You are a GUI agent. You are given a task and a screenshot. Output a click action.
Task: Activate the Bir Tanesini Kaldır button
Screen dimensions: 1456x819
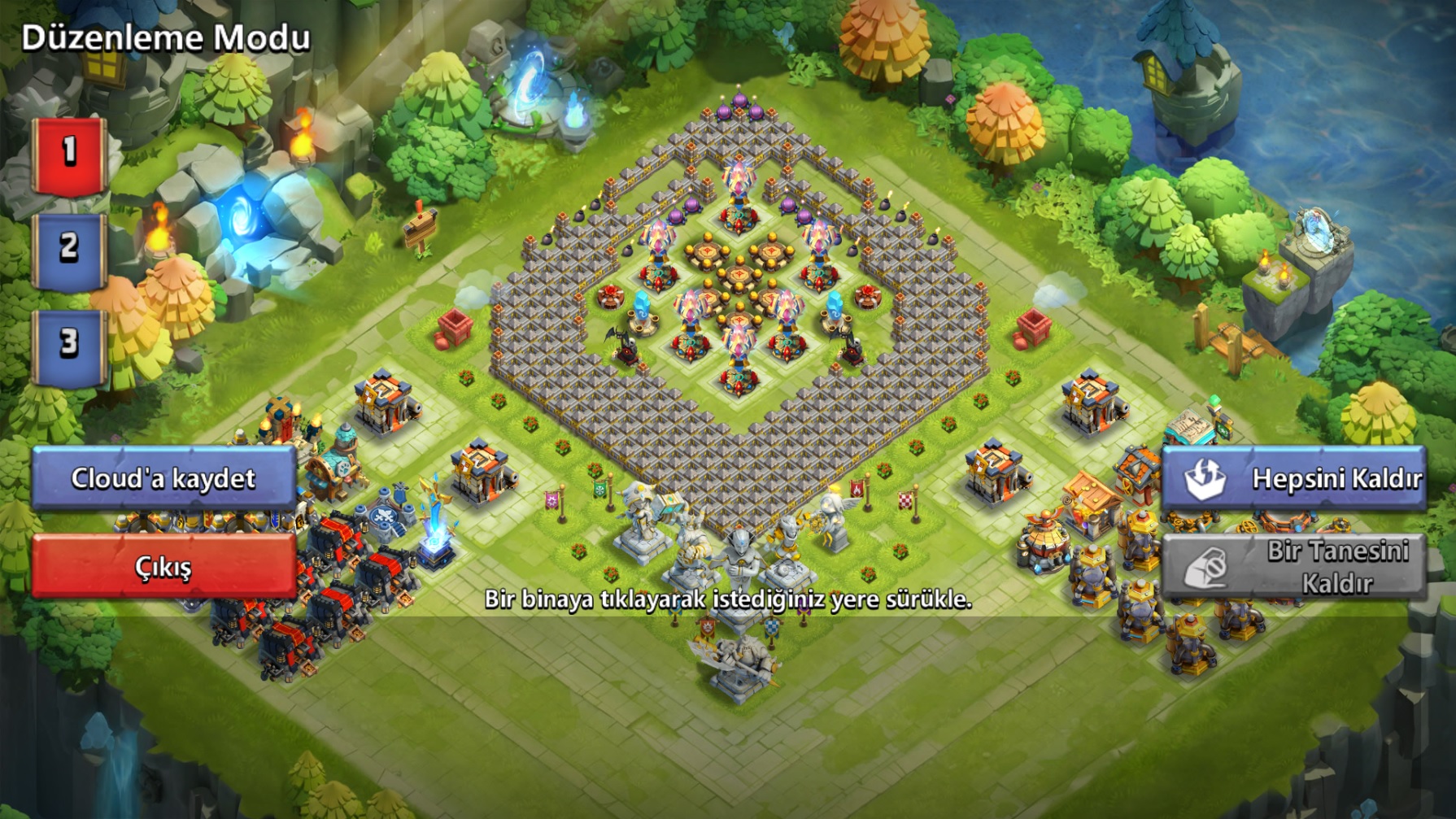pos(1293,567)
